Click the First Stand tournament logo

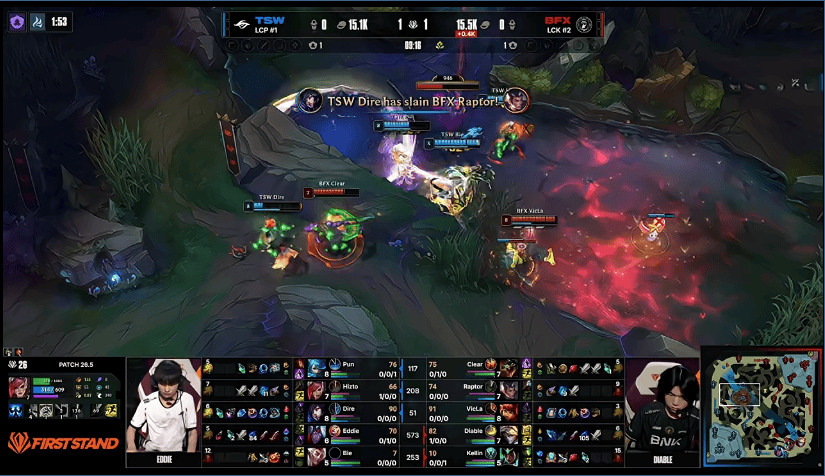click(62, 442)
